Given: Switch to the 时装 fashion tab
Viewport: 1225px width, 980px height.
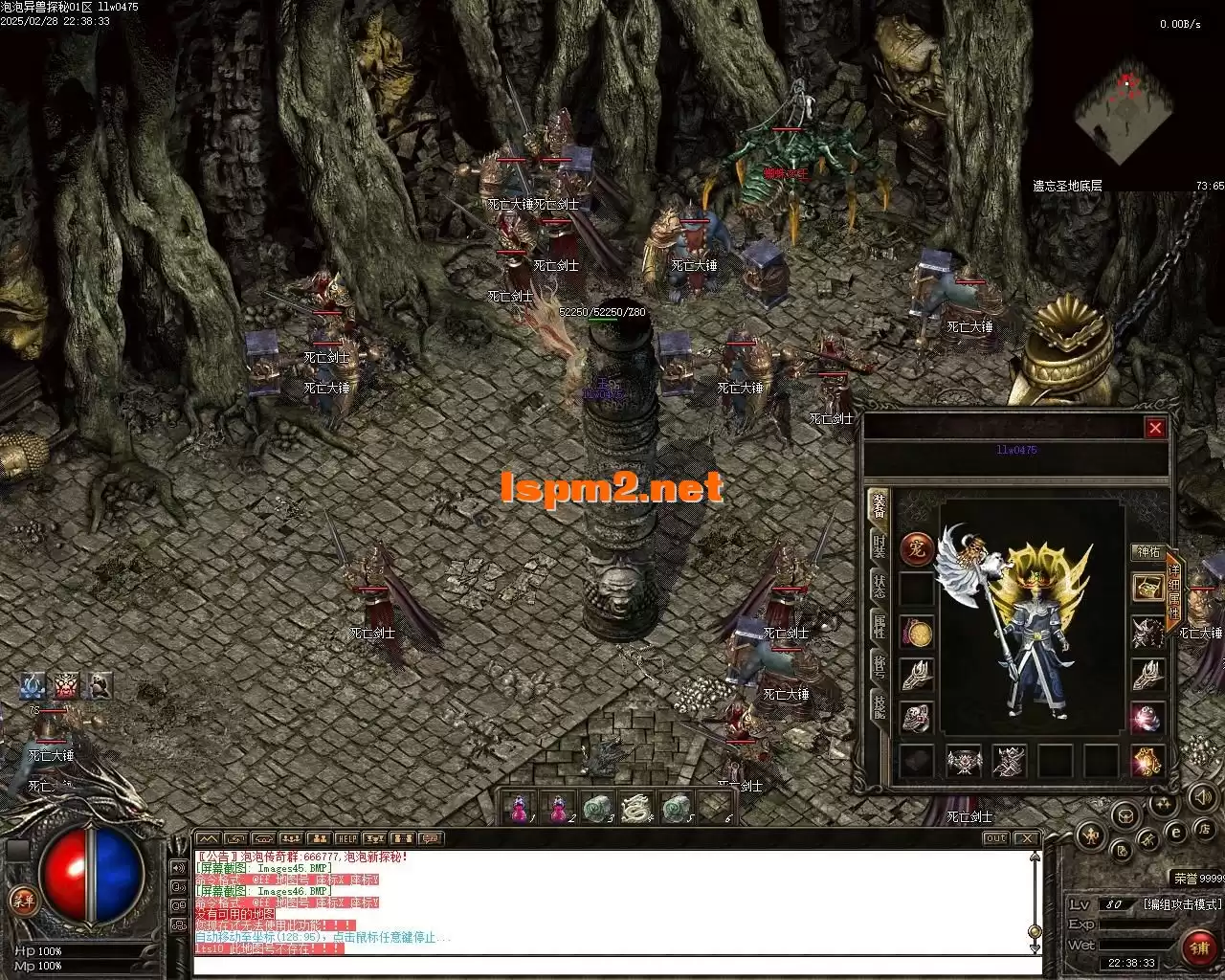Looking at the screenshot, I should [879, 546].
